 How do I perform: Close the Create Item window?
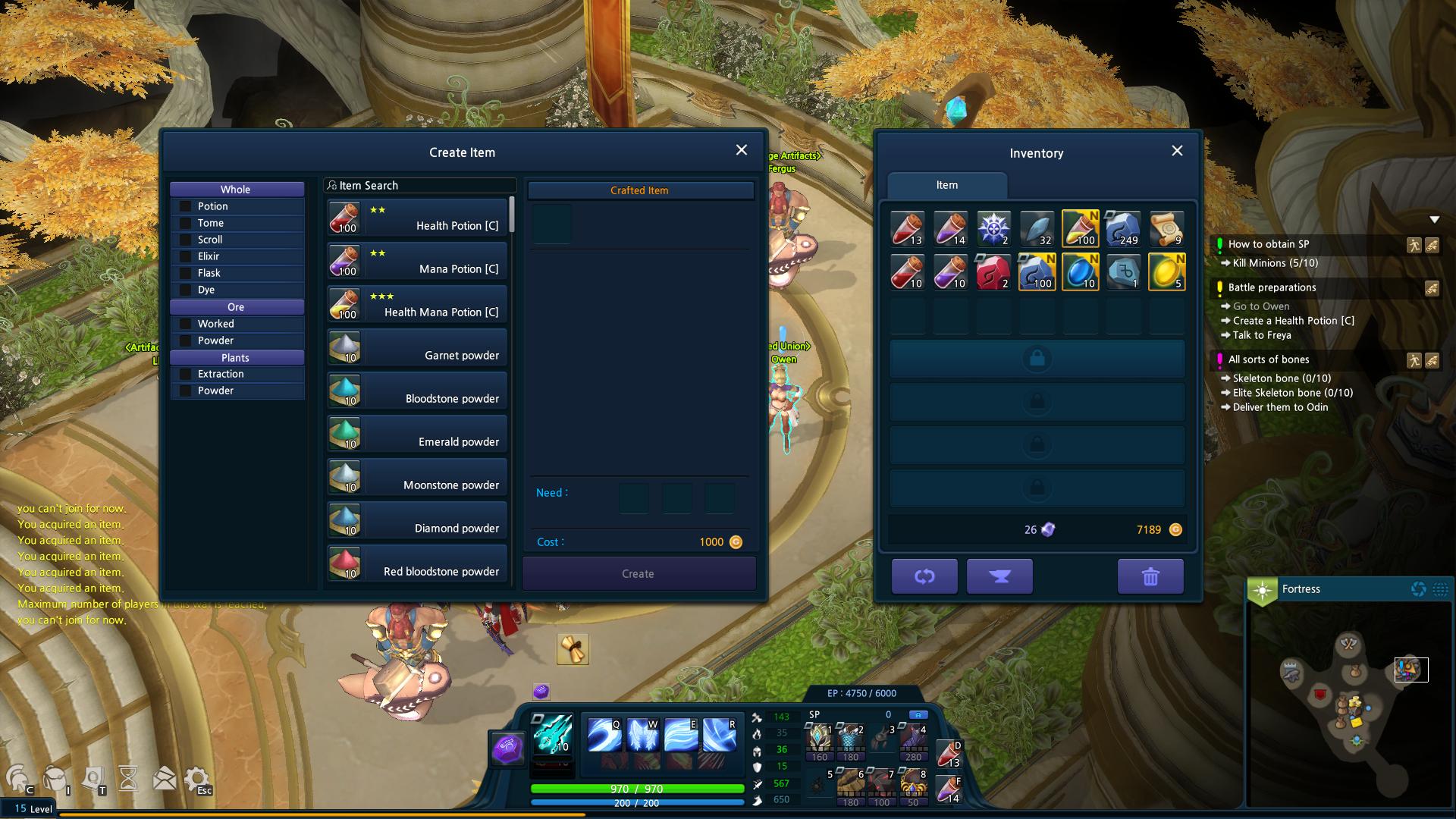click(742, 150)
